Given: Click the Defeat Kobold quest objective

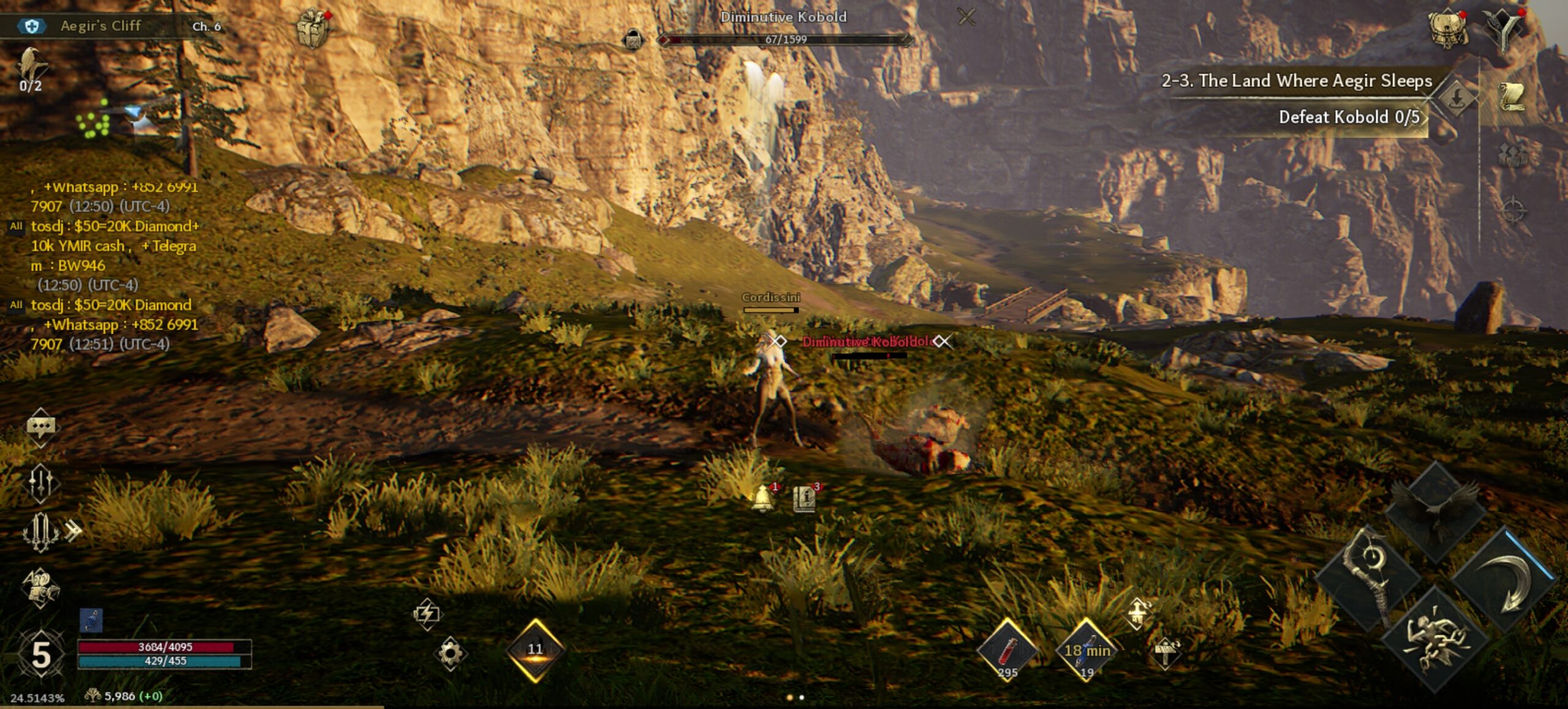Looking at the screenshot, I should (1348, 117).
